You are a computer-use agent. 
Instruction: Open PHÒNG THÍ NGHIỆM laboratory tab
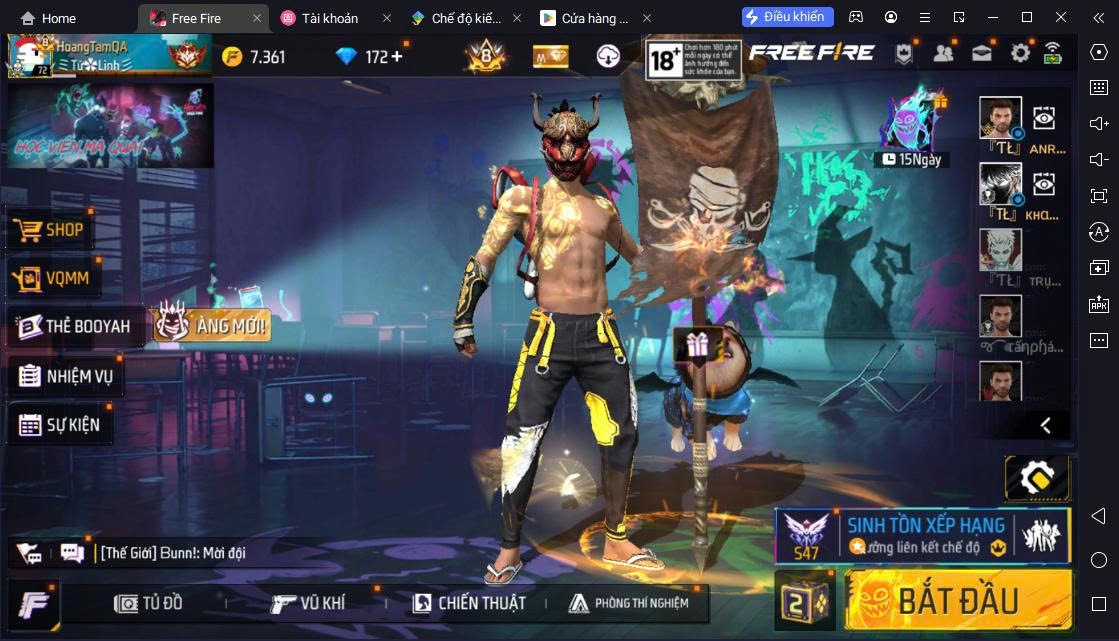point(628,603)
